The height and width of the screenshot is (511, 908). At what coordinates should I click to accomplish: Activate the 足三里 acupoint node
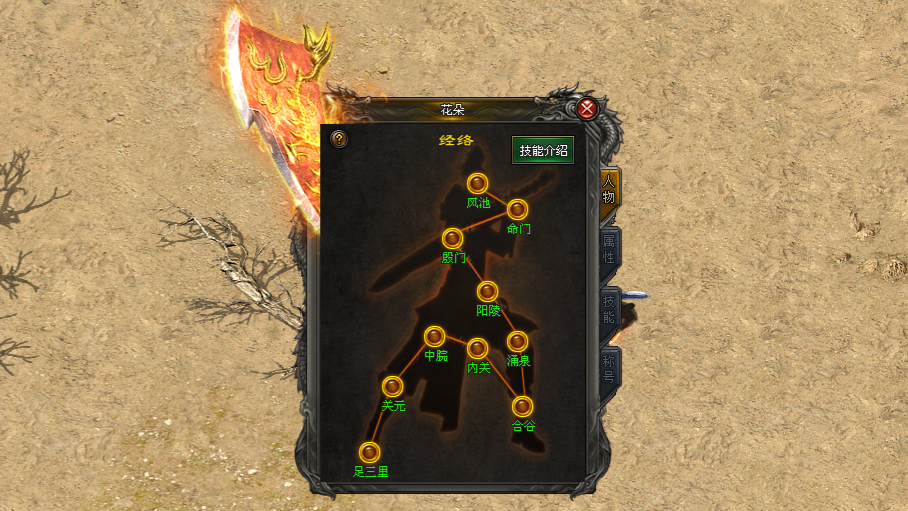(x=370, y=452)
